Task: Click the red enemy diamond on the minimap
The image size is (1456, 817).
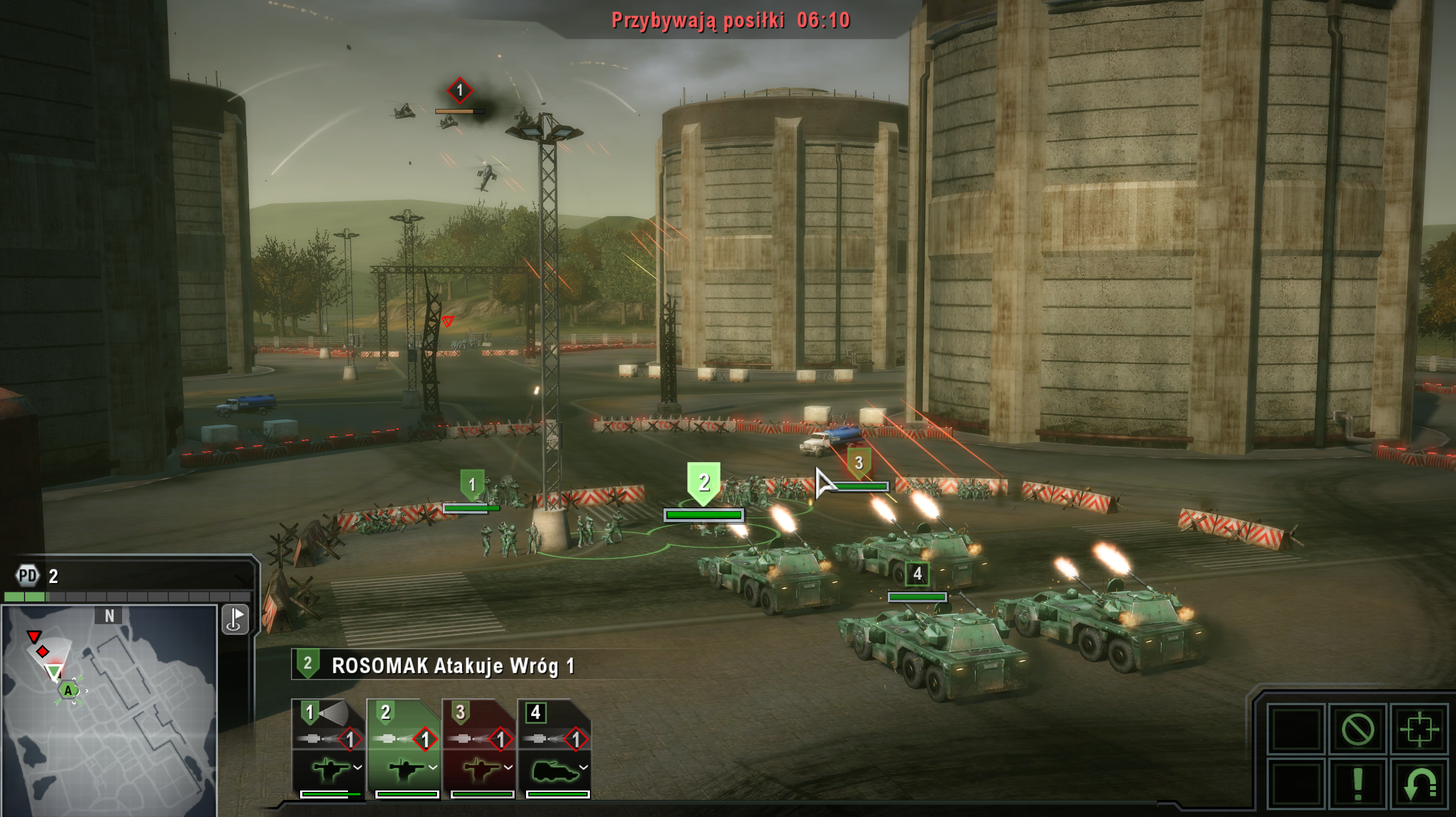Action: (x=43, y=652)
